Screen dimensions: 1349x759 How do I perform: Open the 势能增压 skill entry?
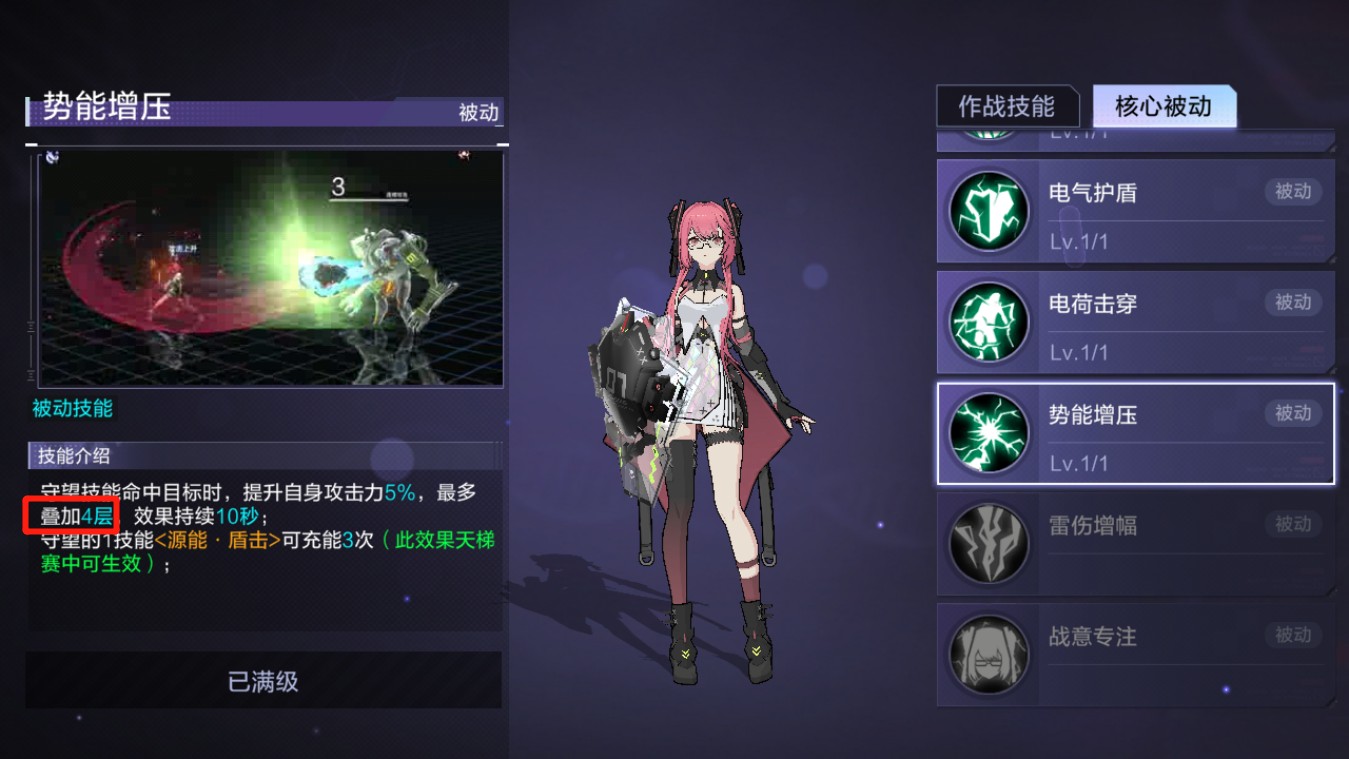click(x=1135, y=433)
